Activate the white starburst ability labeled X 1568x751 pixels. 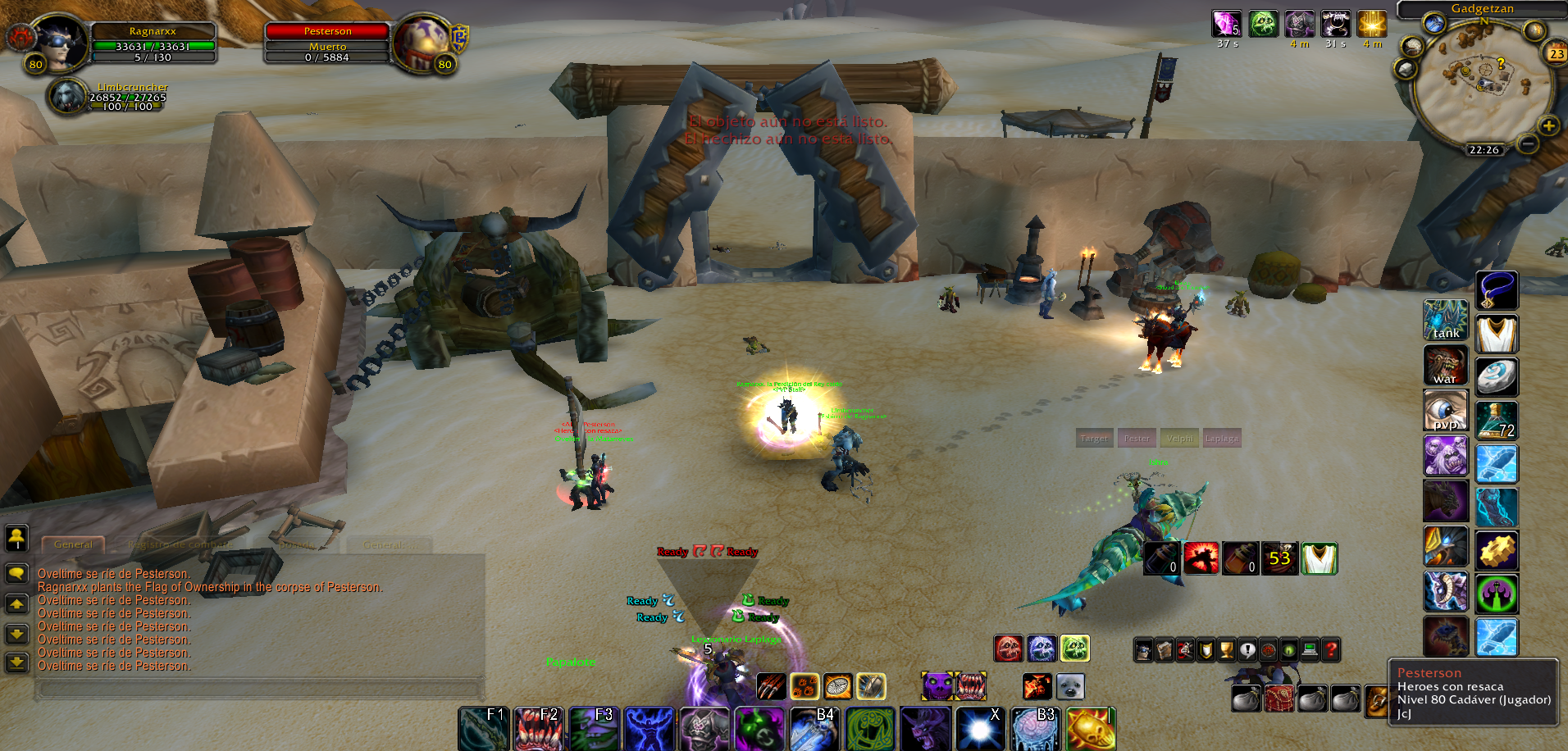pos(979,729)
